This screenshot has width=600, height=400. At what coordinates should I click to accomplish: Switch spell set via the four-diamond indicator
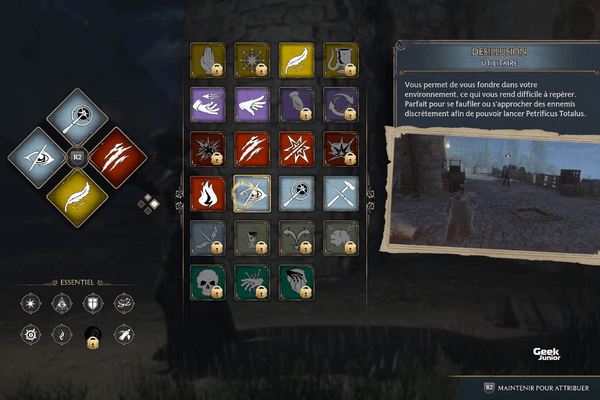pyautogui.click(x=150, y=203)
